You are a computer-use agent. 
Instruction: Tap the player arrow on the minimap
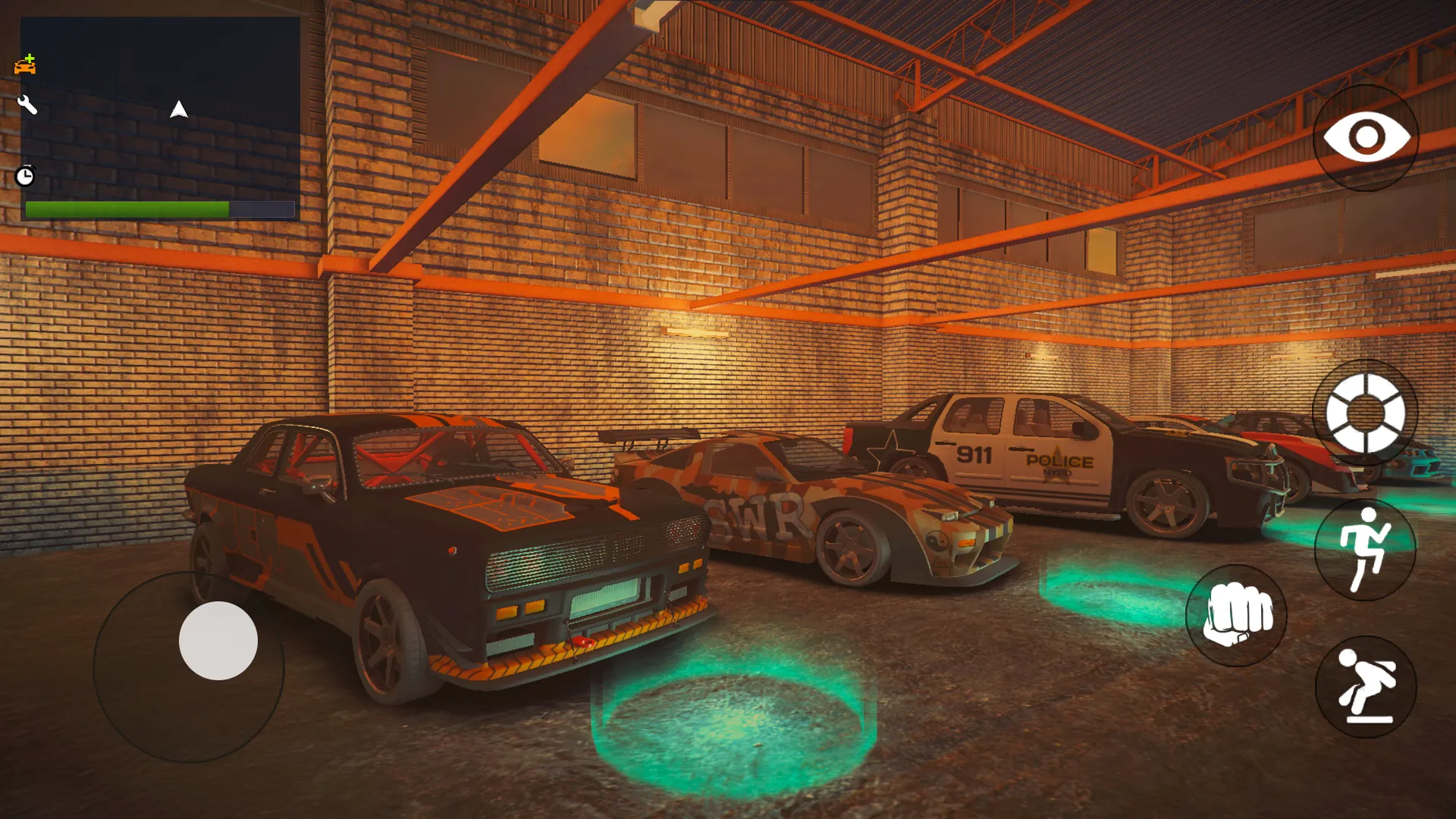click(x=179, y=108)
